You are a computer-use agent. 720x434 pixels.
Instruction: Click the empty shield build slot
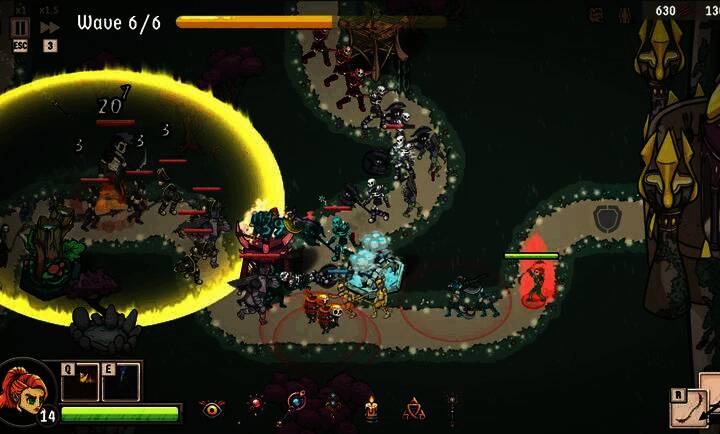[x=606, y=218]
